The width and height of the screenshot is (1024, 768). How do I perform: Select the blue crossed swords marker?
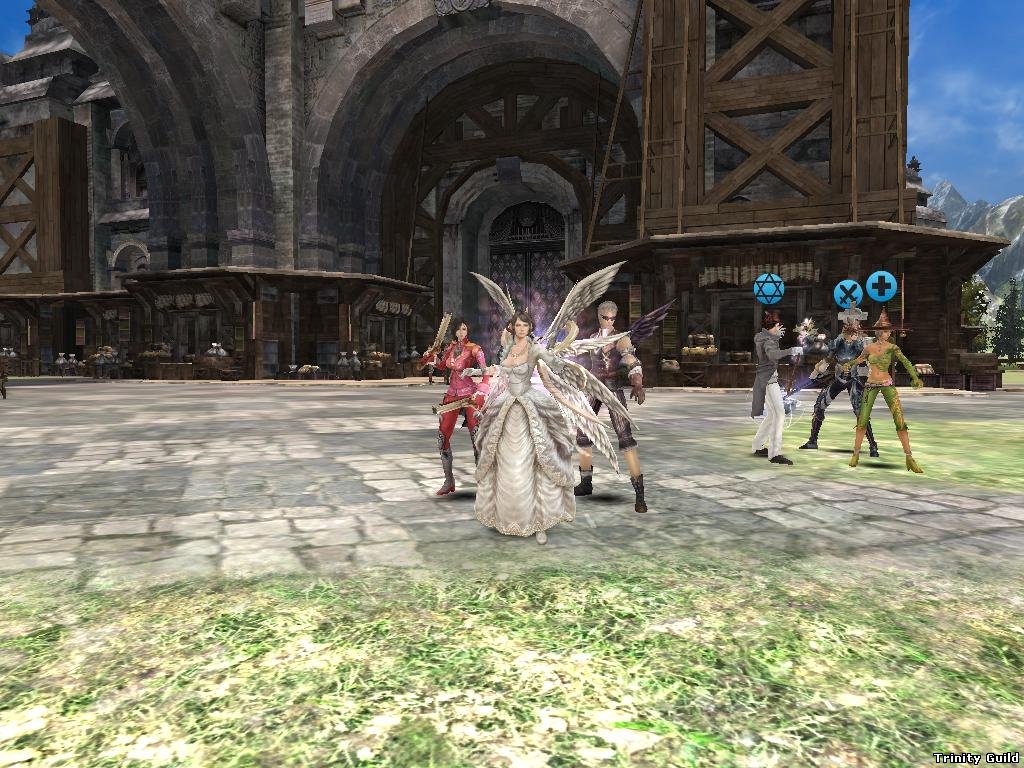pyautogui.click(x=848, y=294)
